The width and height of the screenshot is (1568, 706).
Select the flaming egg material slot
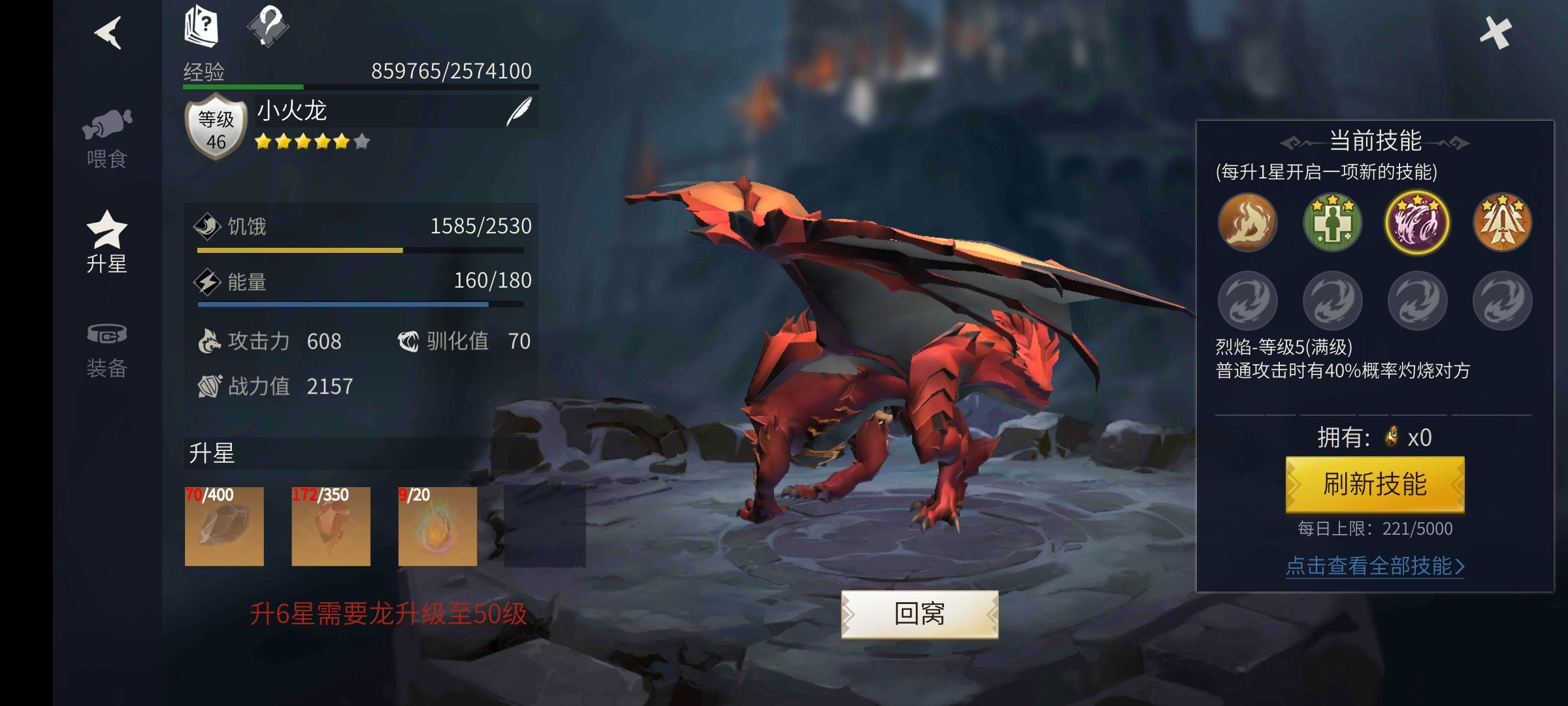438,526
